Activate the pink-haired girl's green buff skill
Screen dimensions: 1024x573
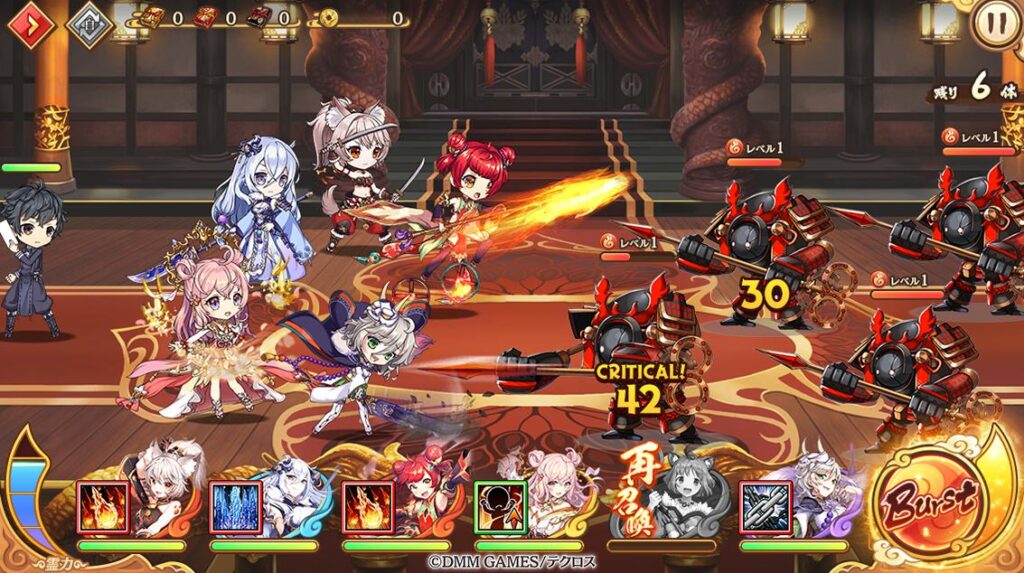click(x=500, y=507)
